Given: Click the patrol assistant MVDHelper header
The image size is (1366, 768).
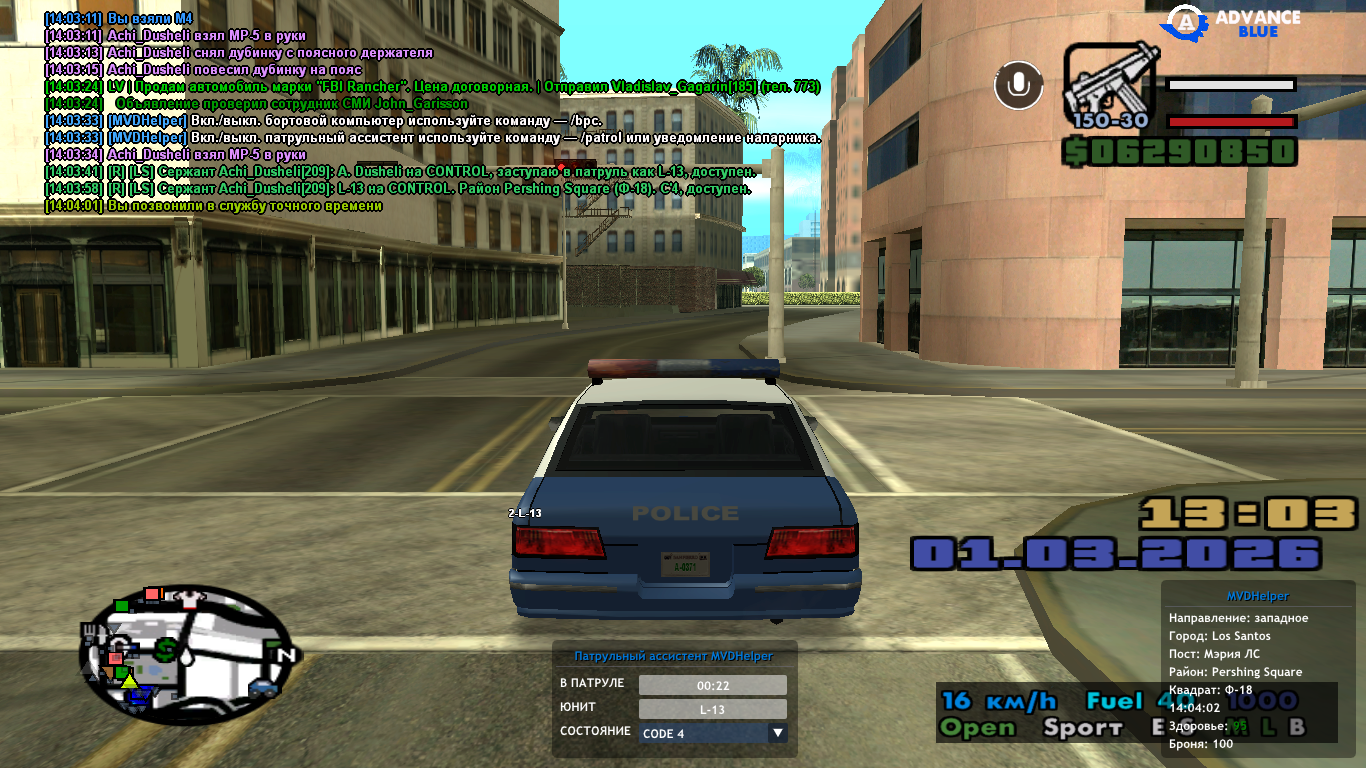Looking at the screenshot, I should tap(673, 656).
